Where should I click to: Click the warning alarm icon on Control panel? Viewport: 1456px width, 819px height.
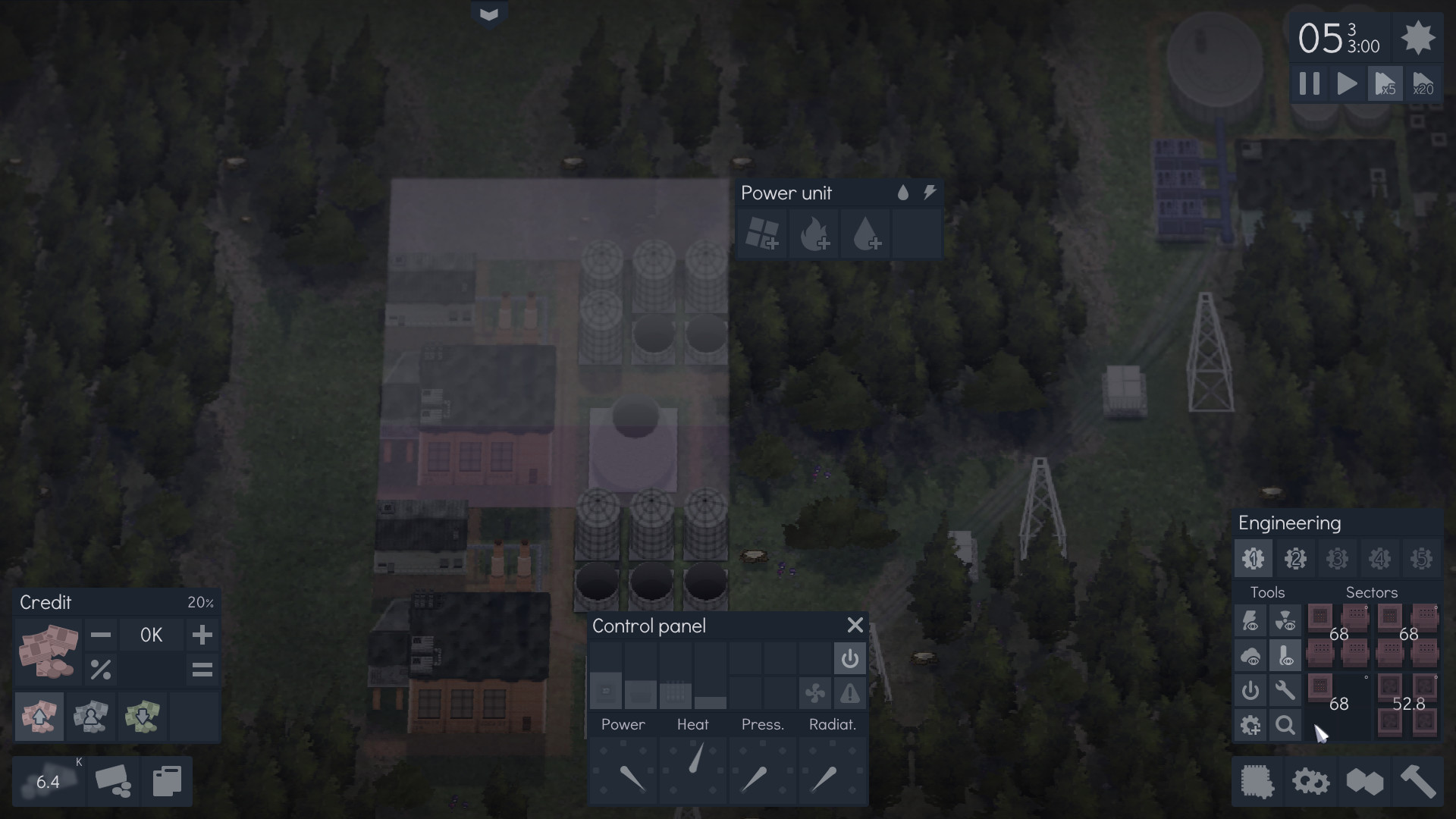[x=850, y=692]
